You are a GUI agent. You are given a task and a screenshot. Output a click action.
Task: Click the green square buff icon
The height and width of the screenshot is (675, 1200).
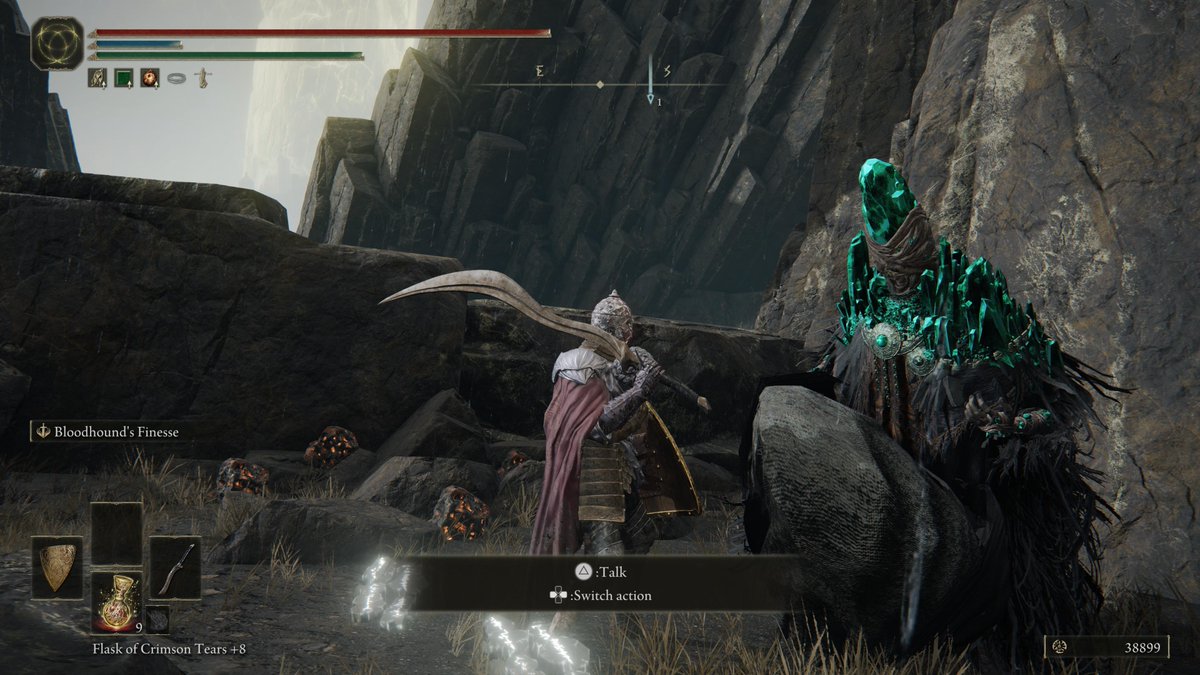[124, 77]
